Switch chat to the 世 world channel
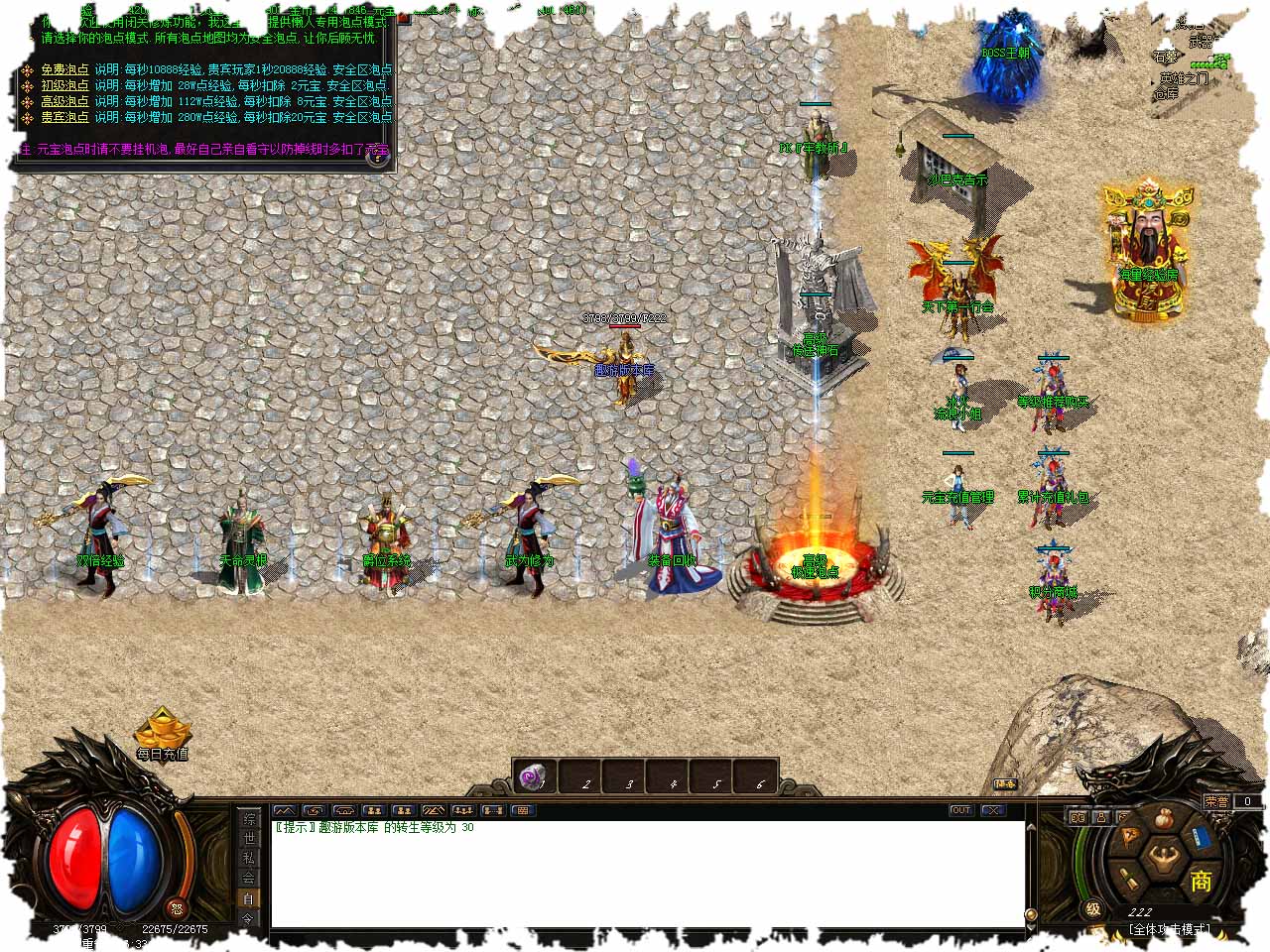Screen dimensions: 1270x952 pyautogui.click(x=249, y=839)
